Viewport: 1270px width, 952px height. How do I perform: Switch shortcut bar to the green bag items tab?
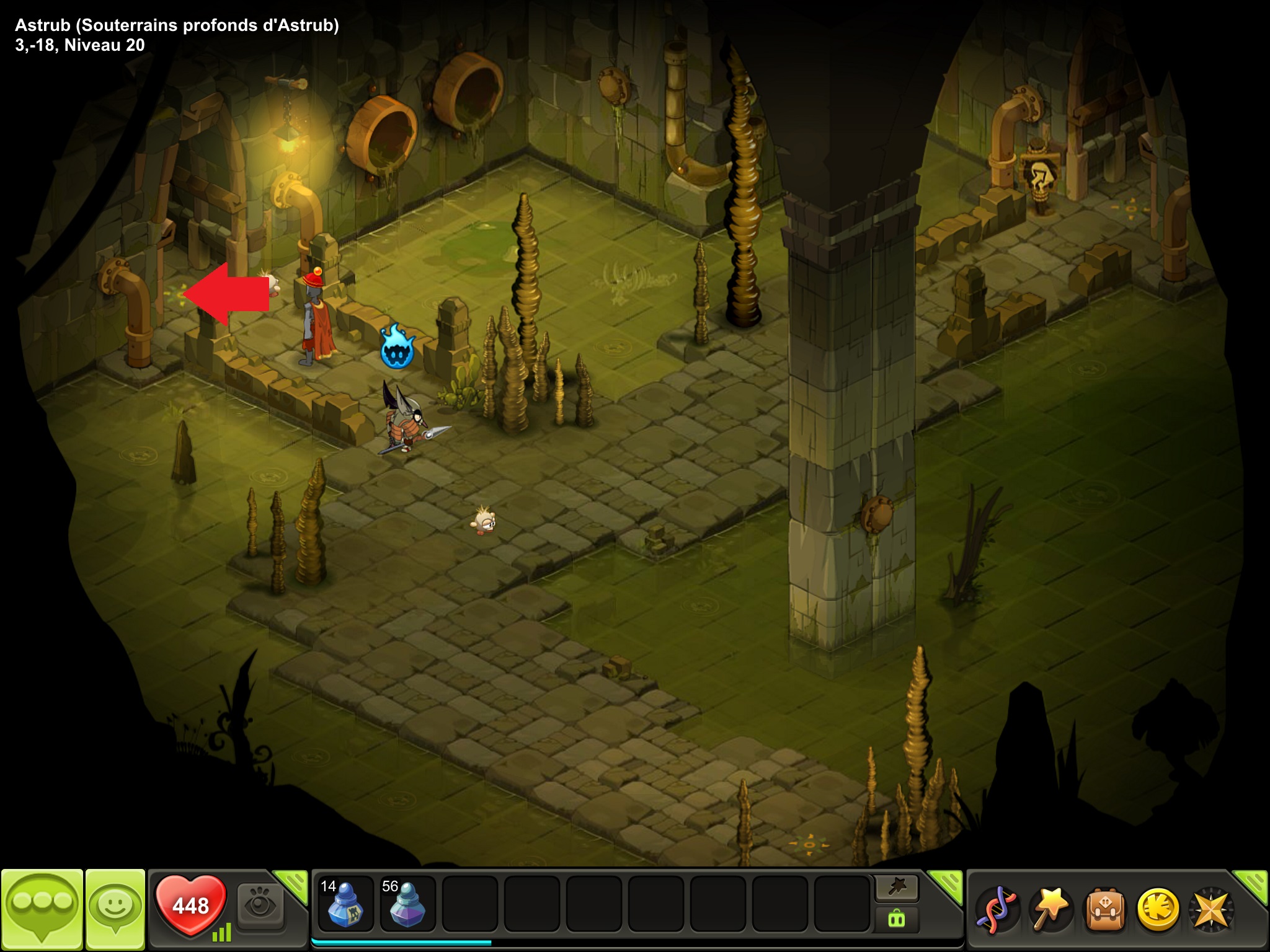897,919
